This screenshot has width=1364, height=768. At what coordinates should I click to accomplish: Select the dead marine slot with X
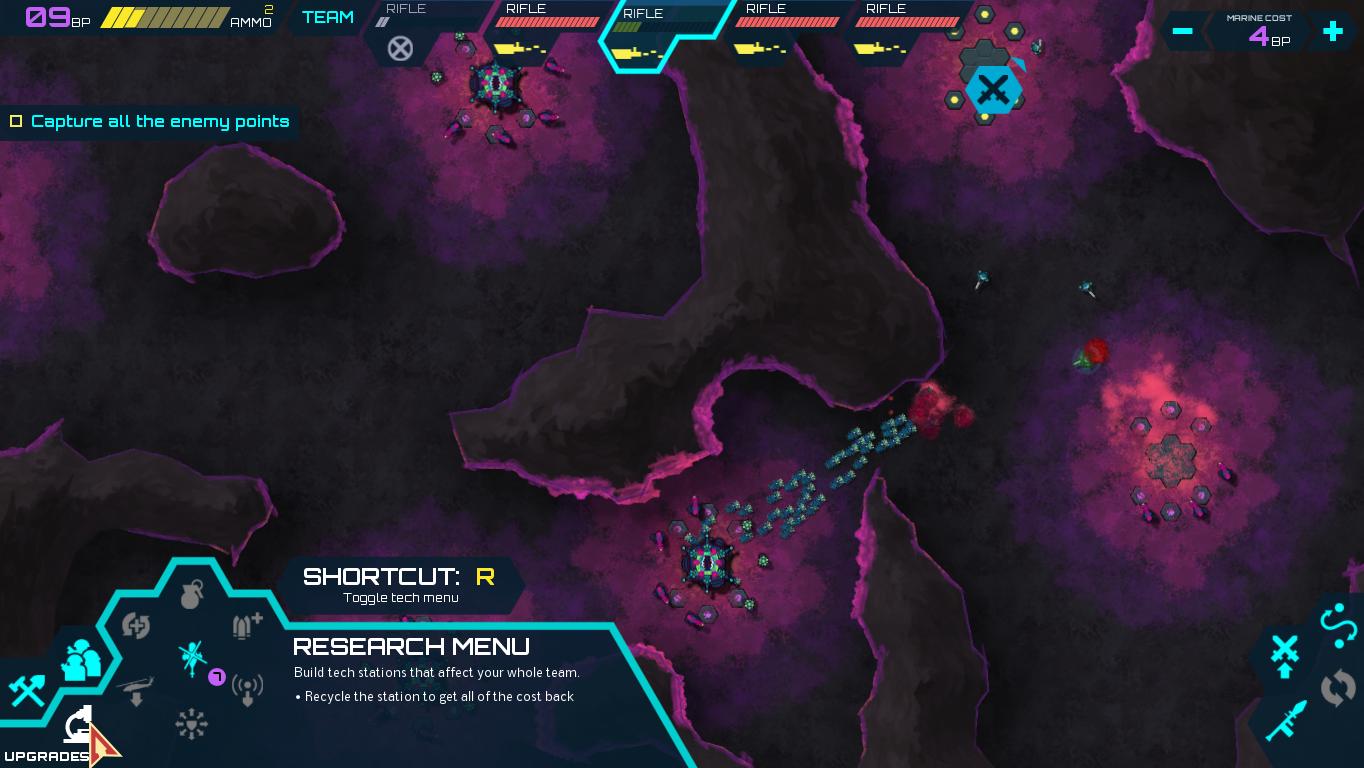(400, 47)
